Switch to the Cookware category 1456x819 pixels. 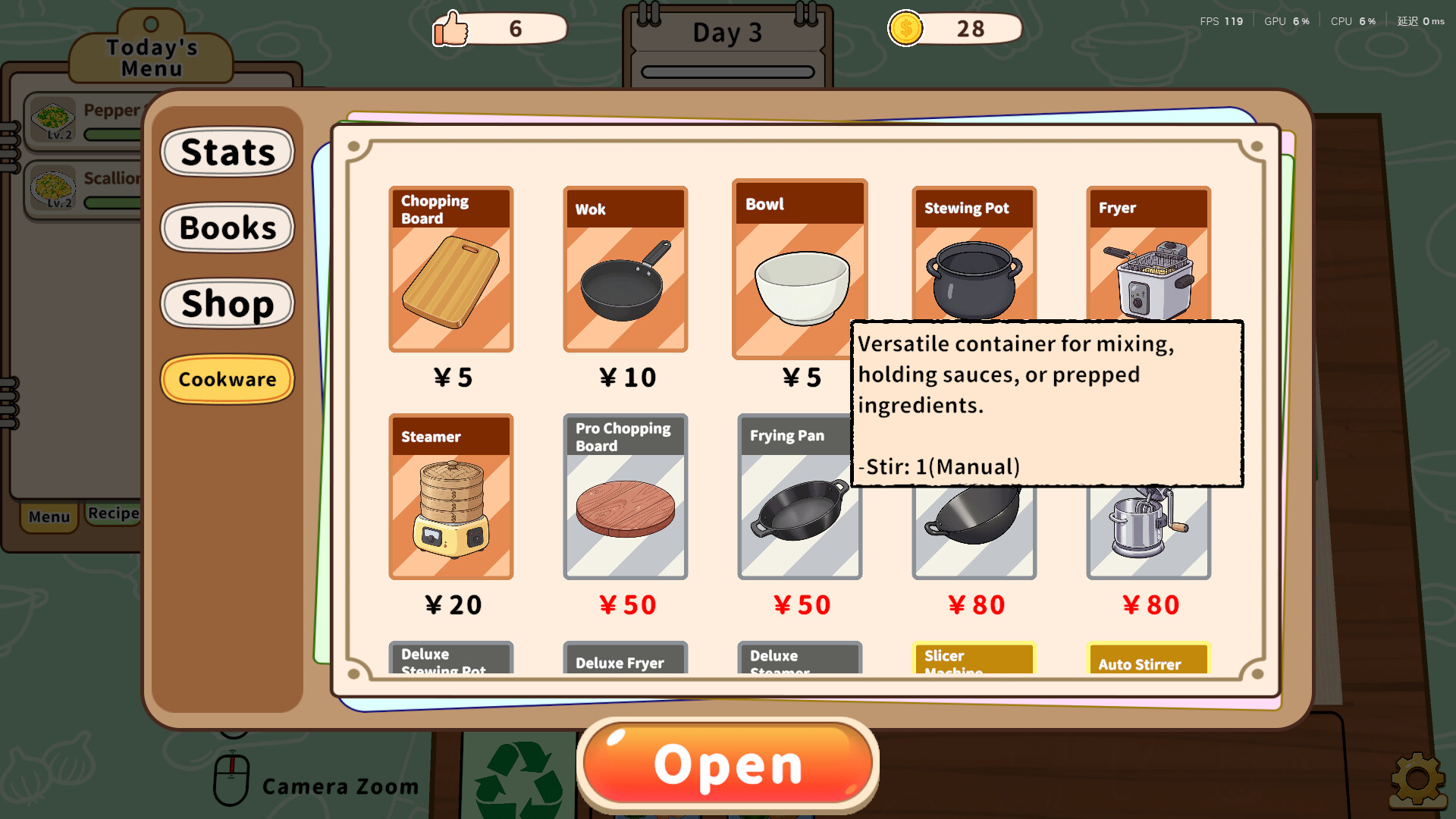(x=227, y=379)
